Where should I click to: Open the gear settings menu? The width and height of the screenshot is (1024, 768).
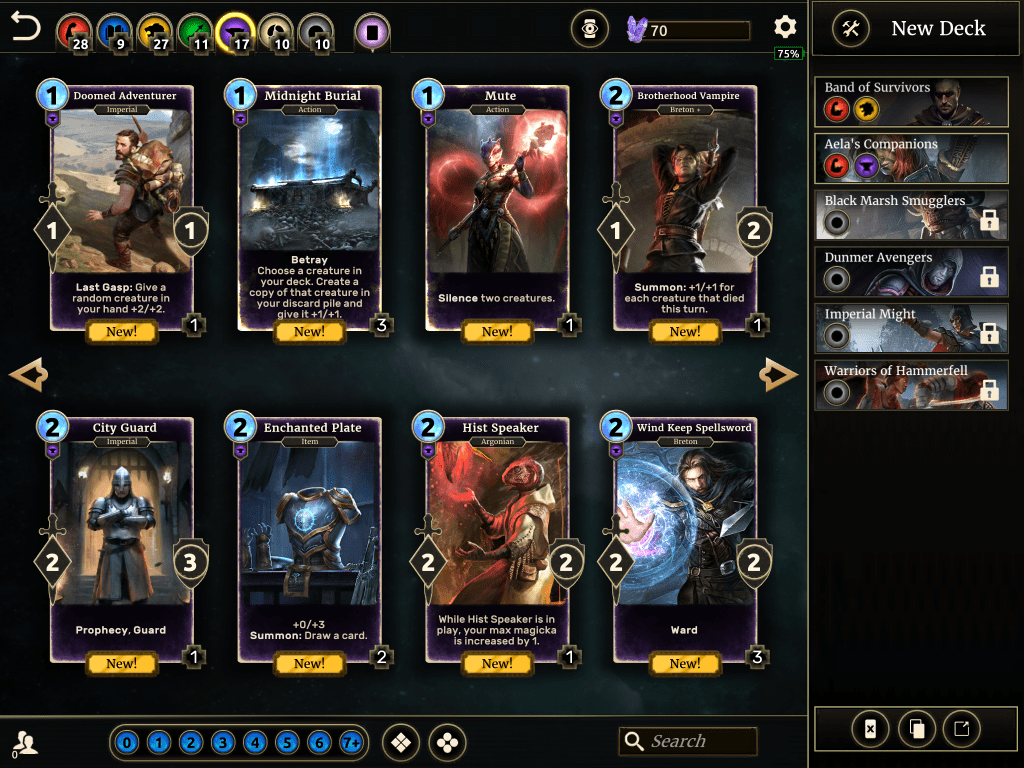(x=785, y=28)
